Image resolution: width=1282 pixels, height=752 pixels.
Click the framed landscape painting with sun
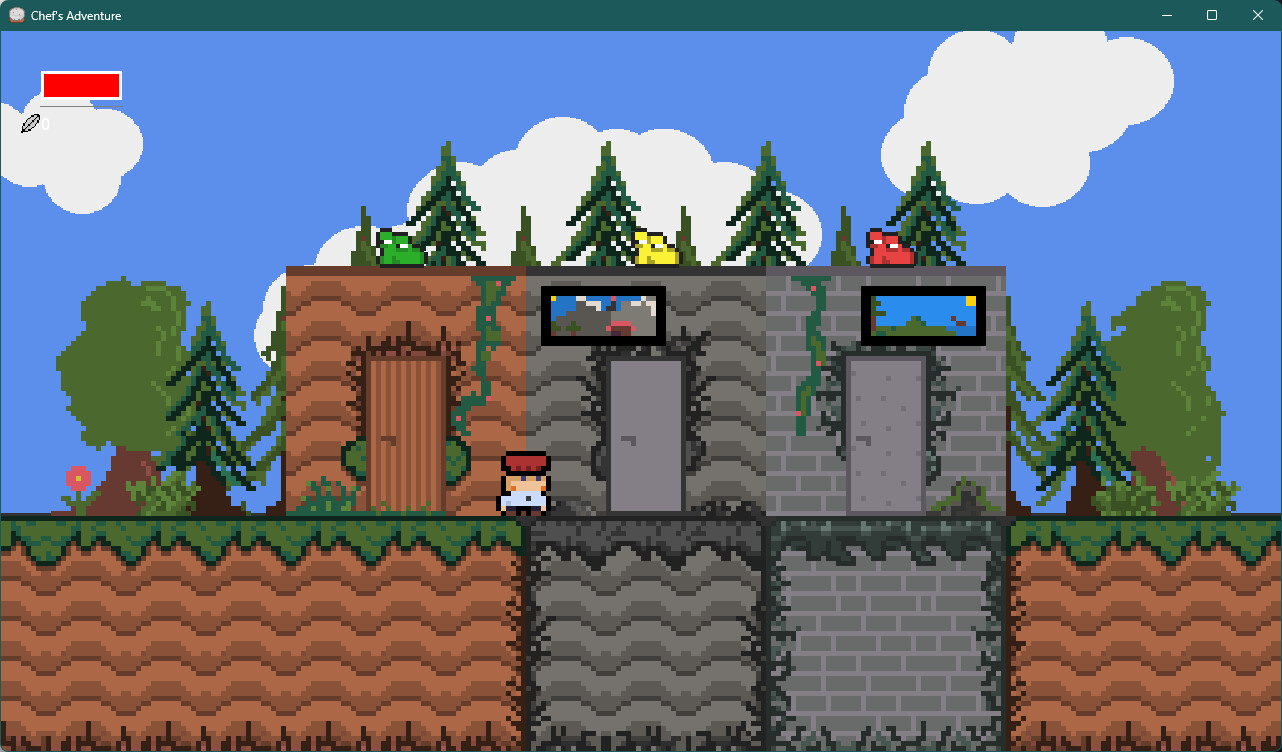[x=923, y=315]
